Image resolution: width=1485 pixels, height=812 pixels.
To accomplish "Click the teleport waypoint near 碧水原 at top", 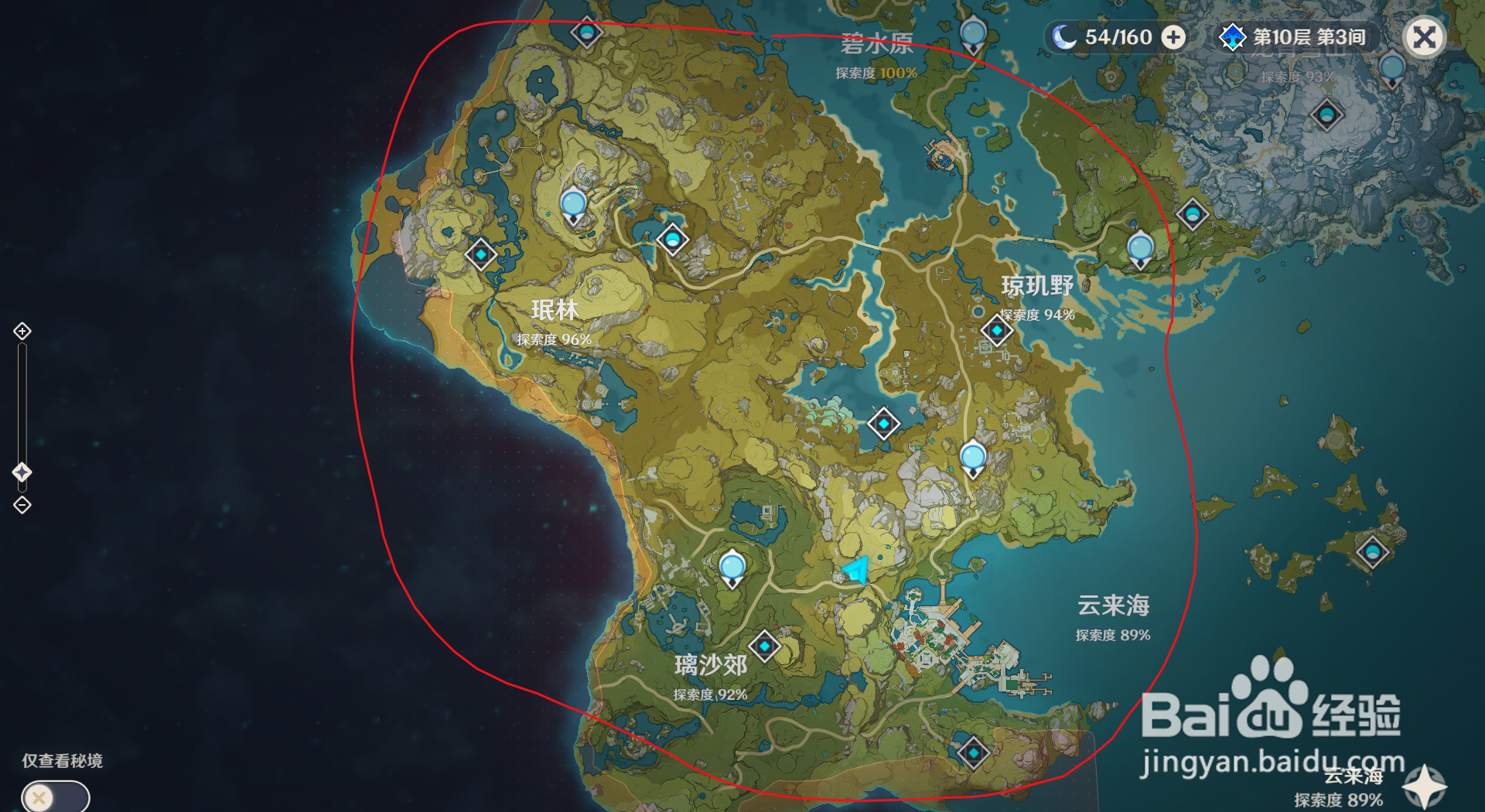I will pyautogui.click(x=588, y=32).
